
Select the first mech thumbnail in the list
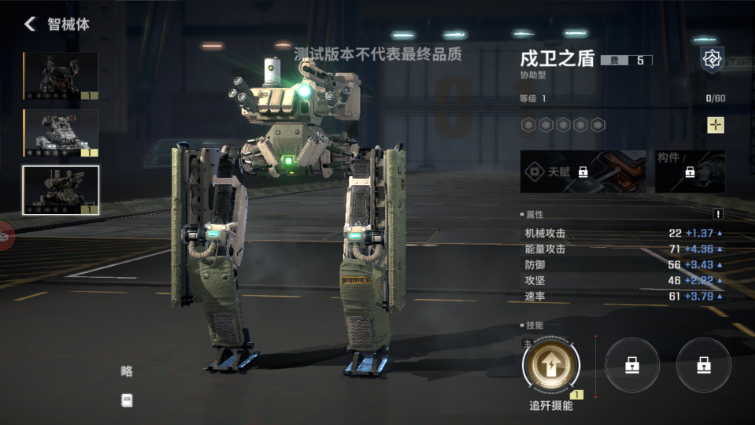point(60,77)
